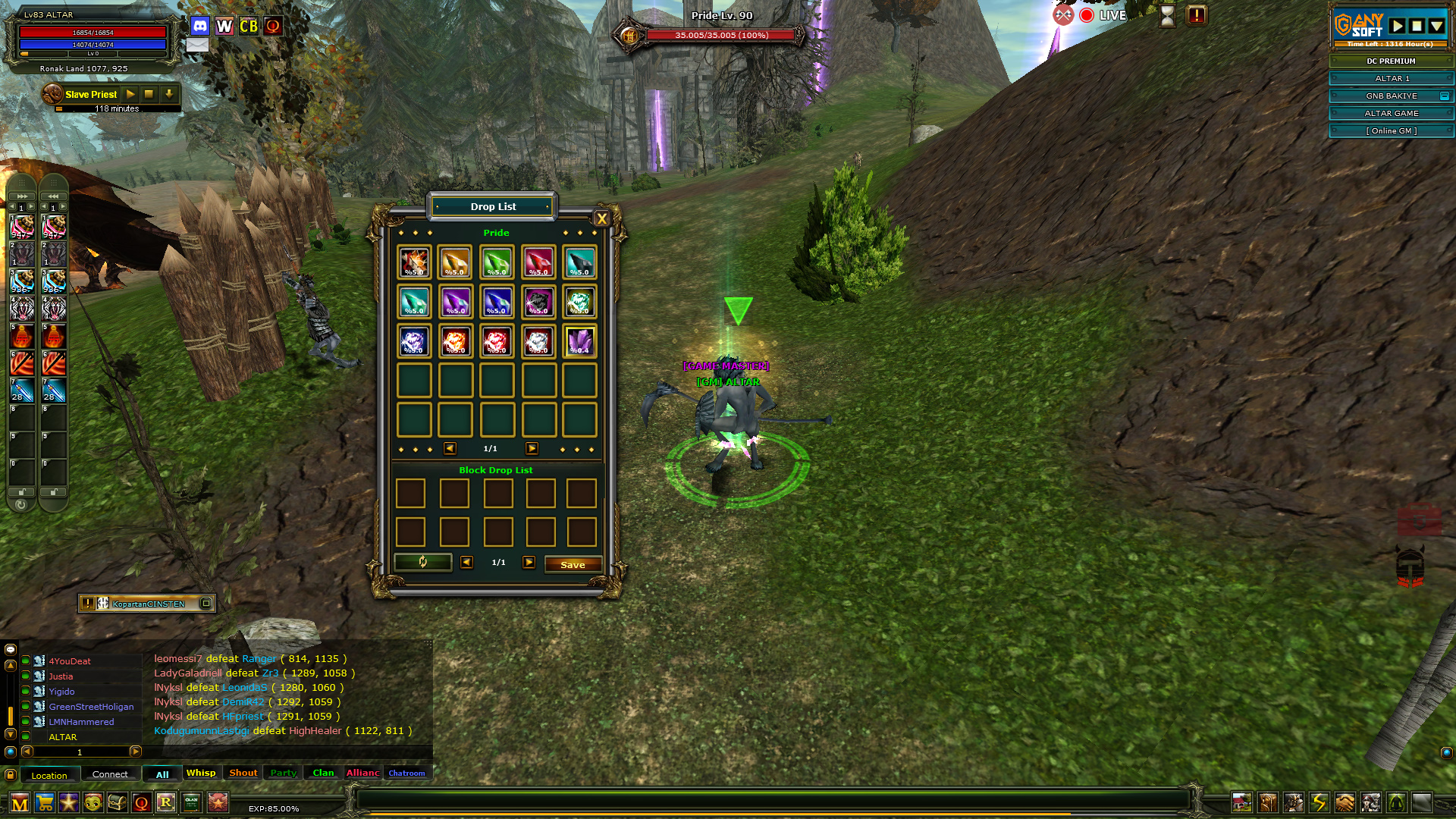Screen dimensions: 1456x819
Task: Click the DC PREMIUM button
Action: tap(1391, 61)
